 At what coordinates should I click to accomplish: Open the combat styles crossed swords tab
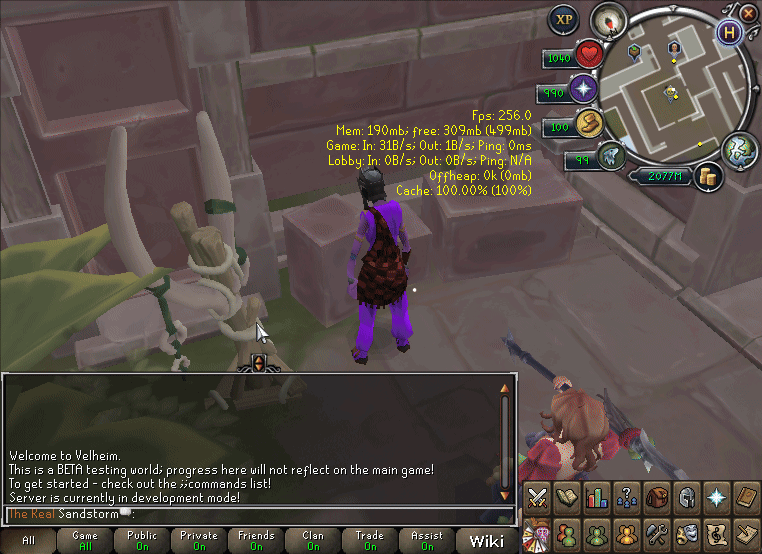(538, 496)
